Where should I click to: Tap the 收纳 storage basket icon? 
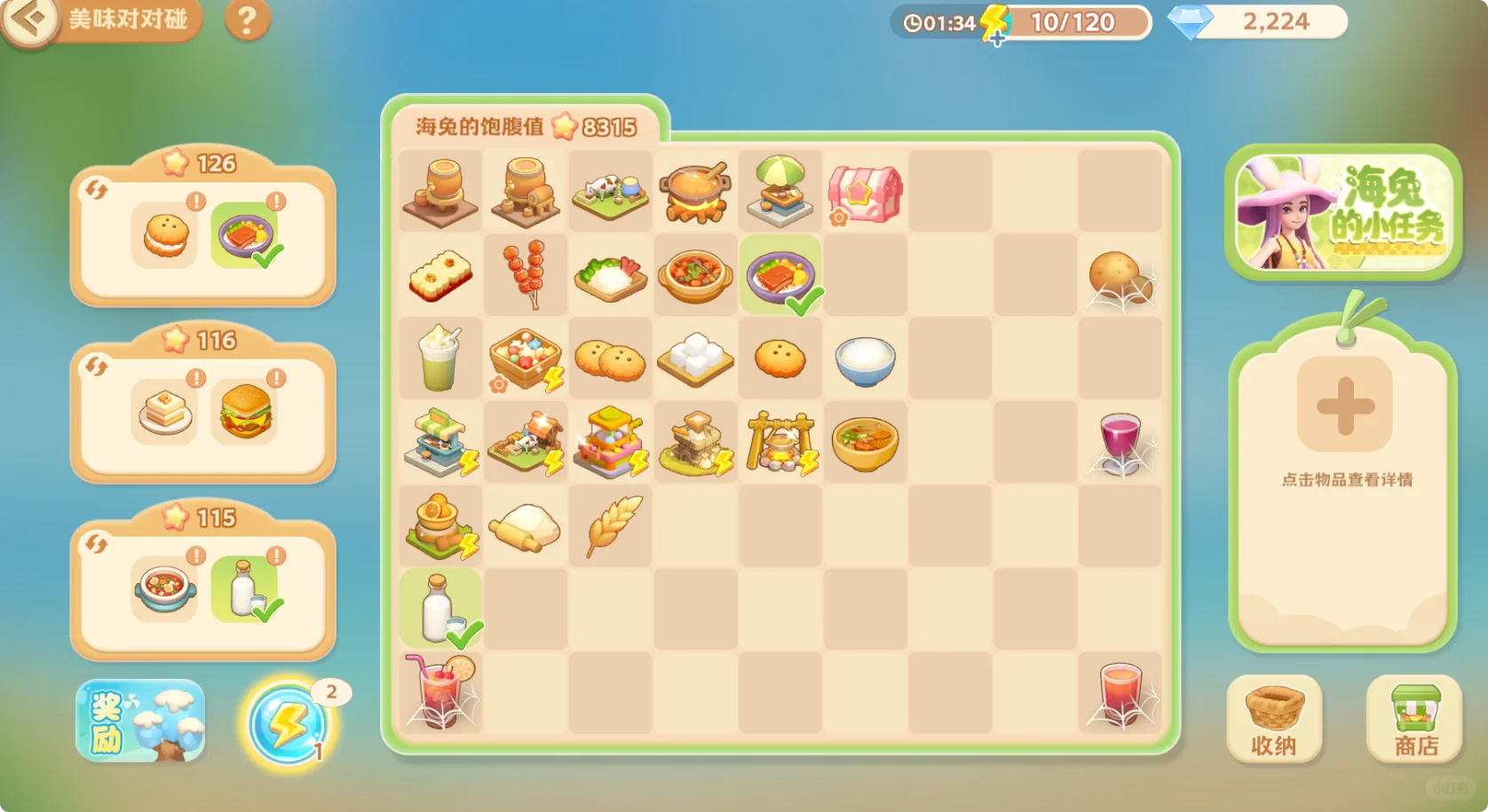[1274, 719]
